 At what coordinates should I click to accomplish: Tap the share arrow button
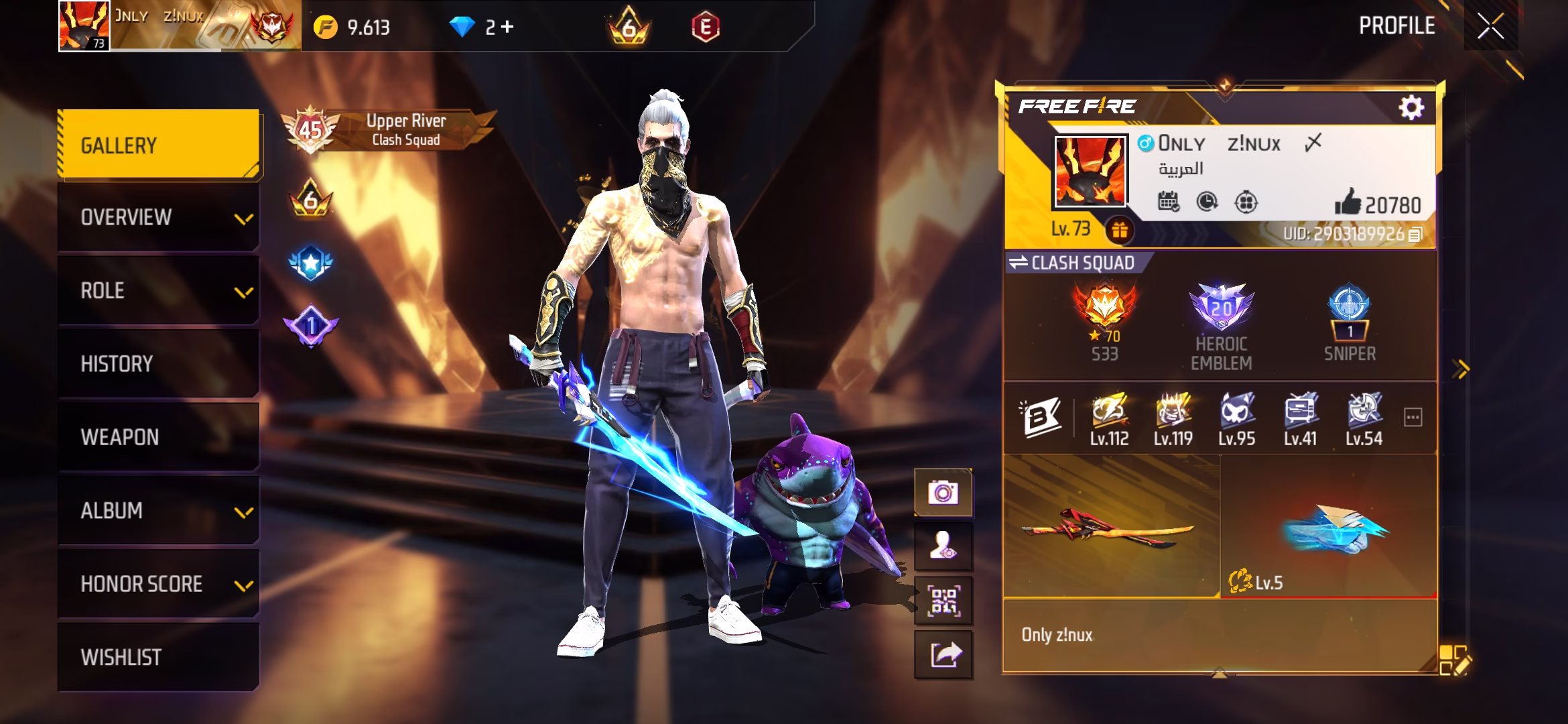(x=943, y=654)
